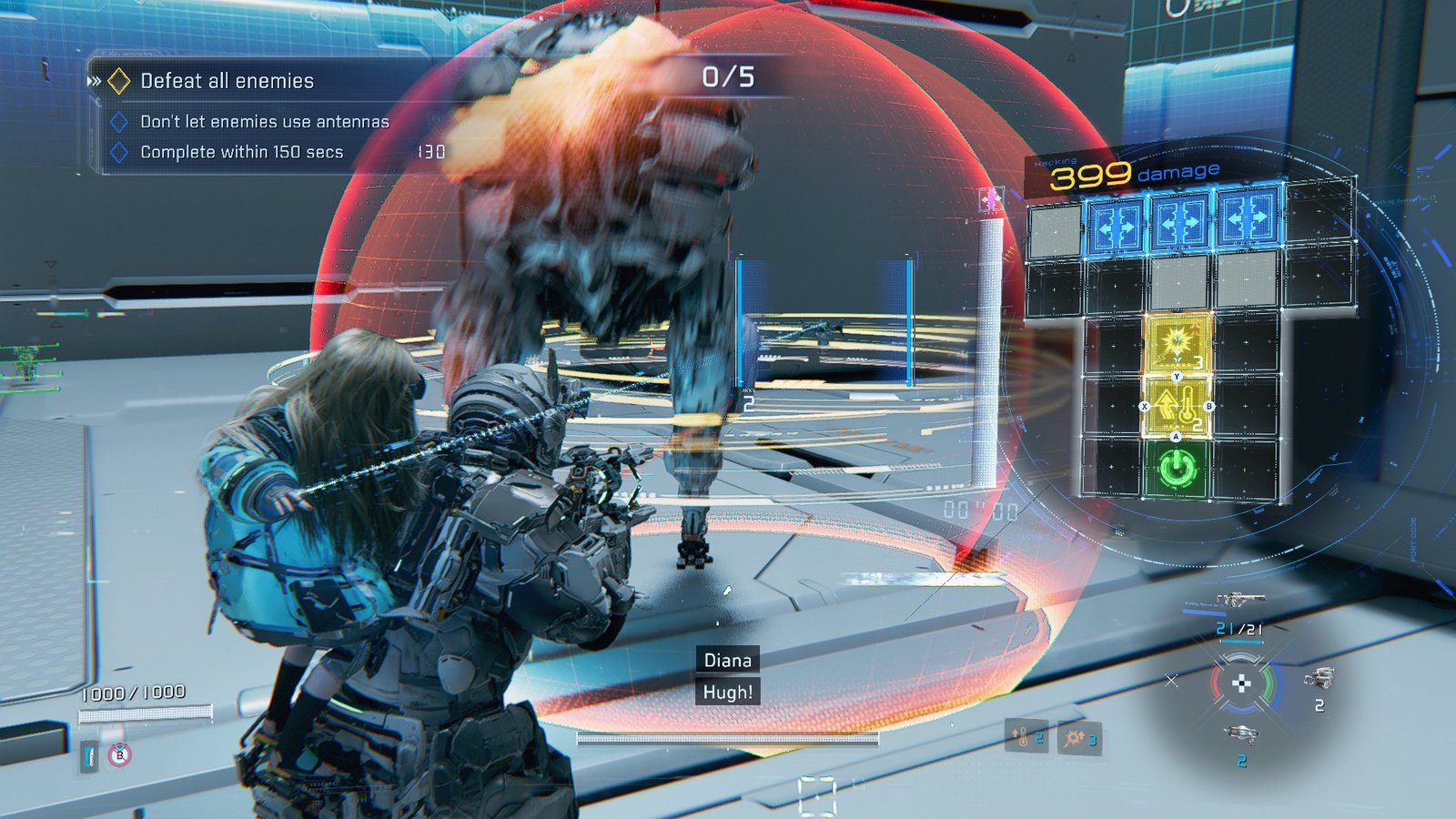The height and width of the screenshot is (819, 1456).
Task: Choose the rifle at top of weapon wheel
Action: coord(1240,600)
